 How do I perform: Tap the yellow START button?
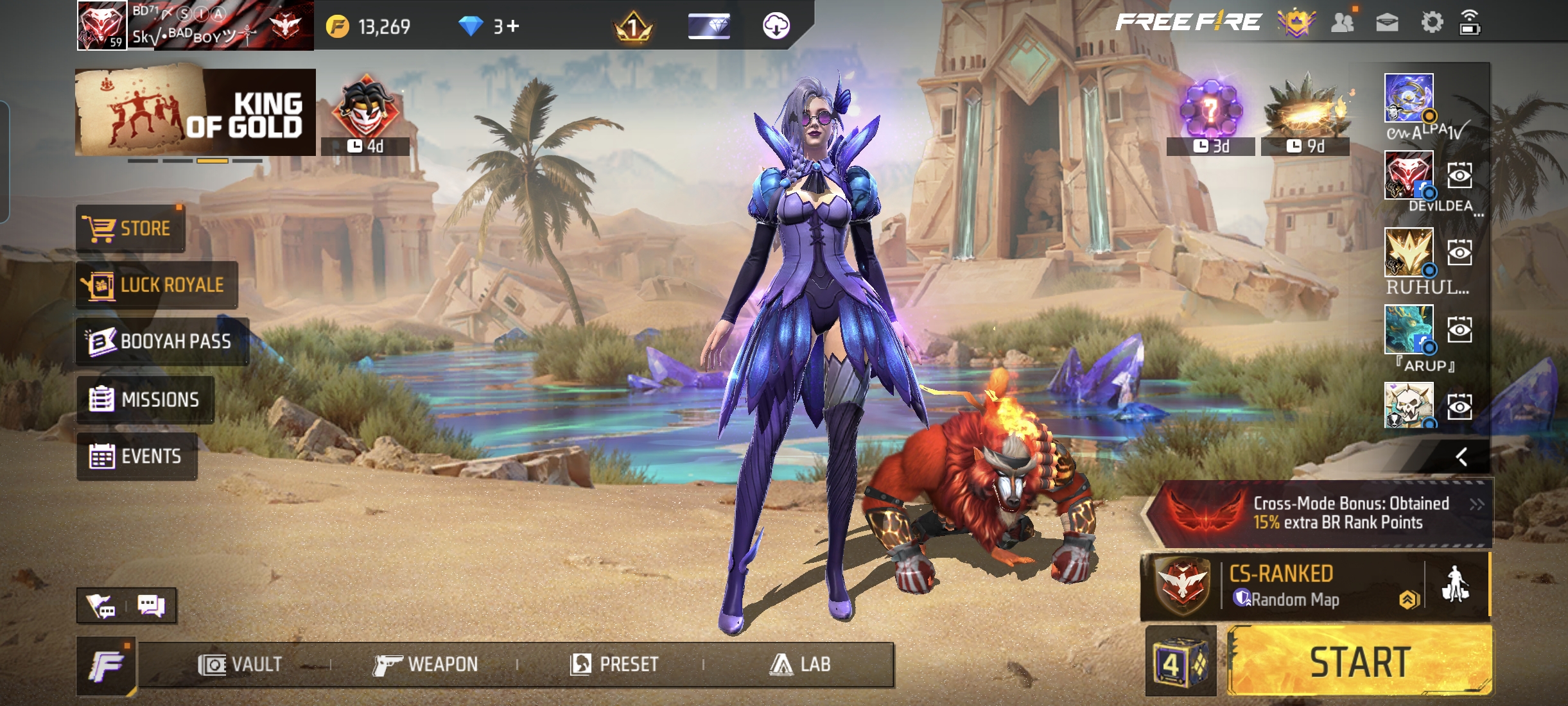[x=1359, y=662]
